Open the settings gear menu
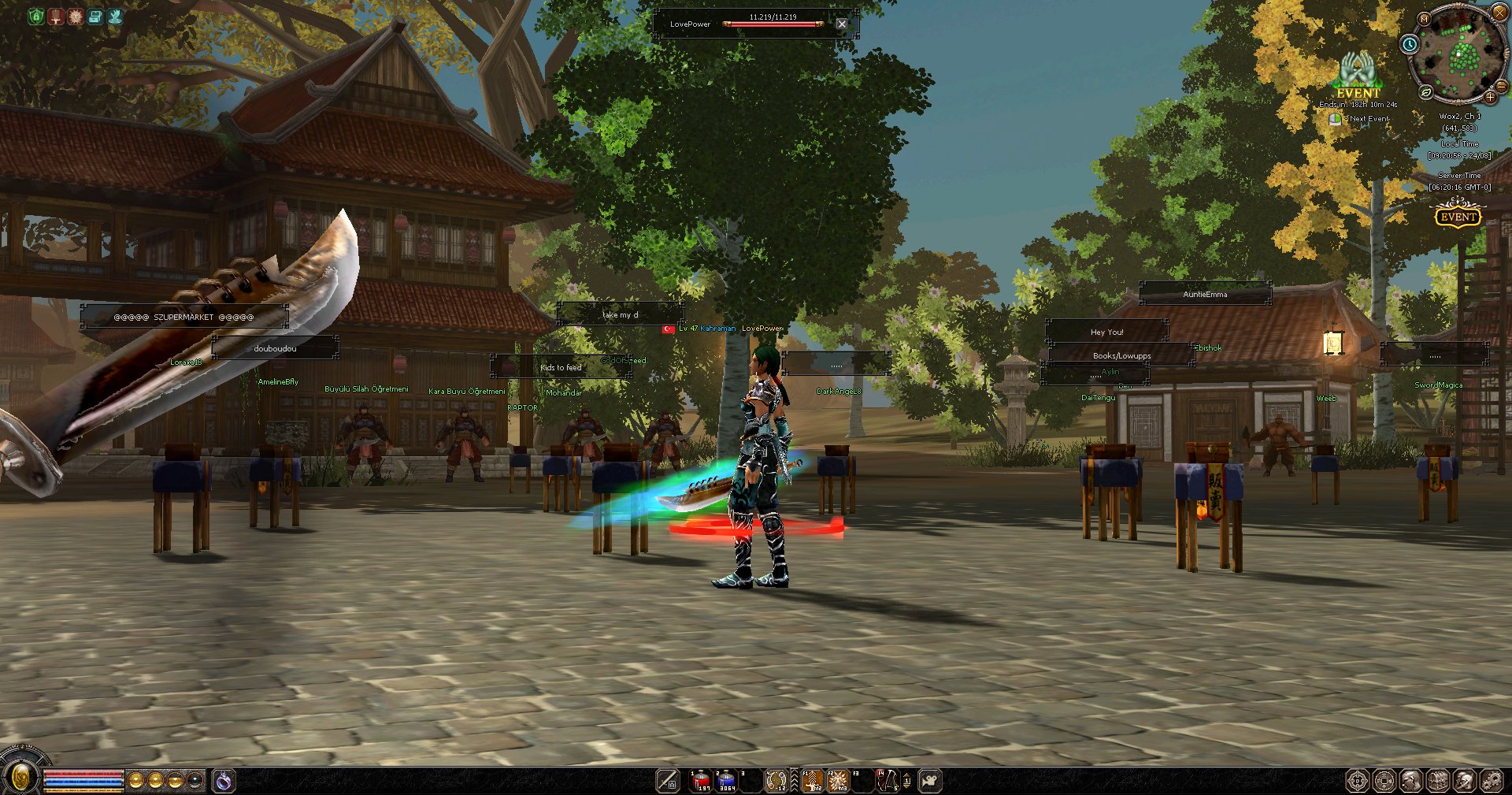 (1492, 781)
